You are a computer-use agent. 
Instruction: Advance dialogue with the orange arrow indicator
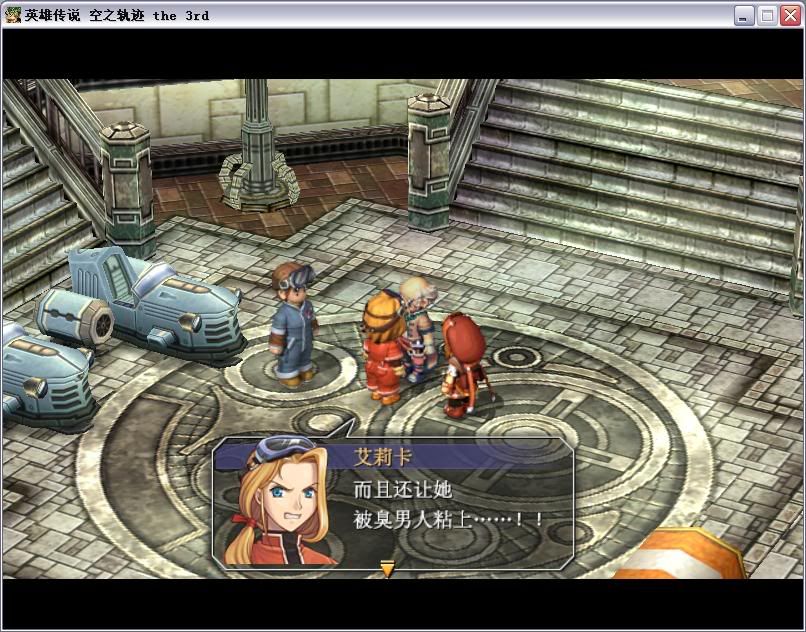(387, 569)
